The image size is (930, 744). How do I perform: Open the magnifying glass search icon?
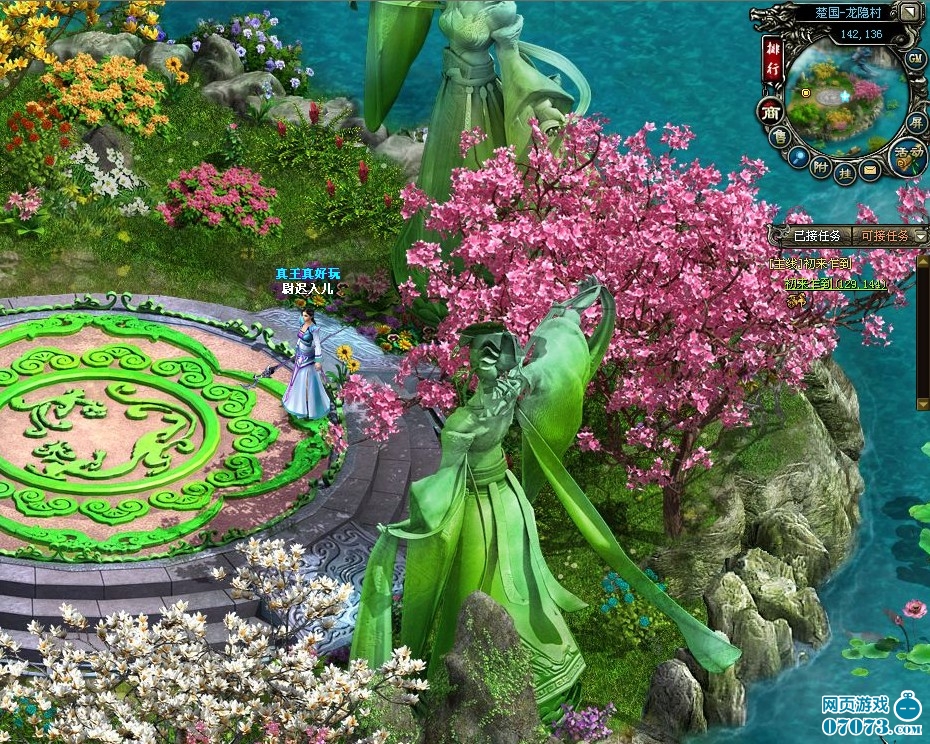797,157
